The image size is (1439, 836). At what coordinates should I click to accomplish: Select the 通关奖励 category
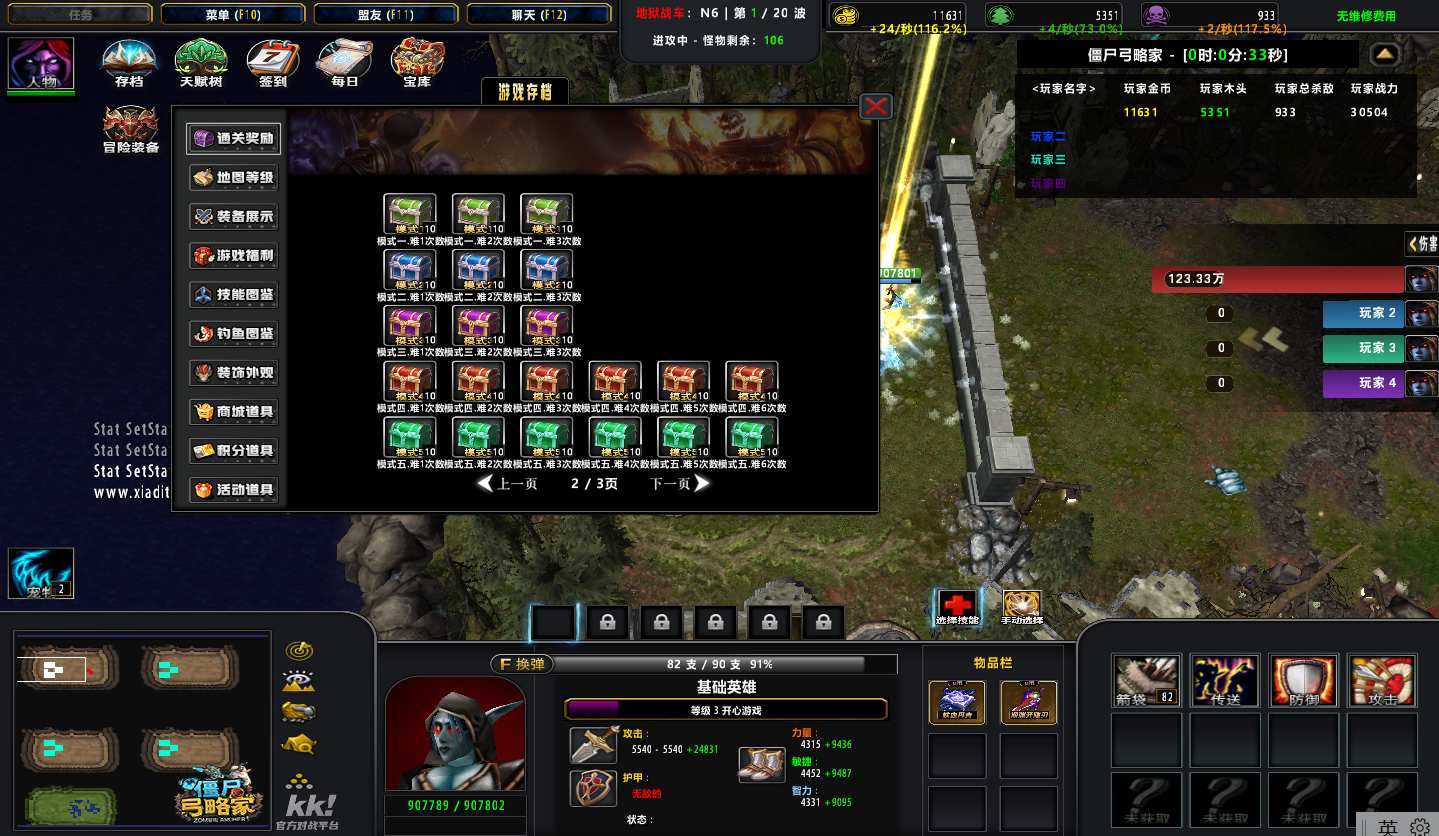234,139
